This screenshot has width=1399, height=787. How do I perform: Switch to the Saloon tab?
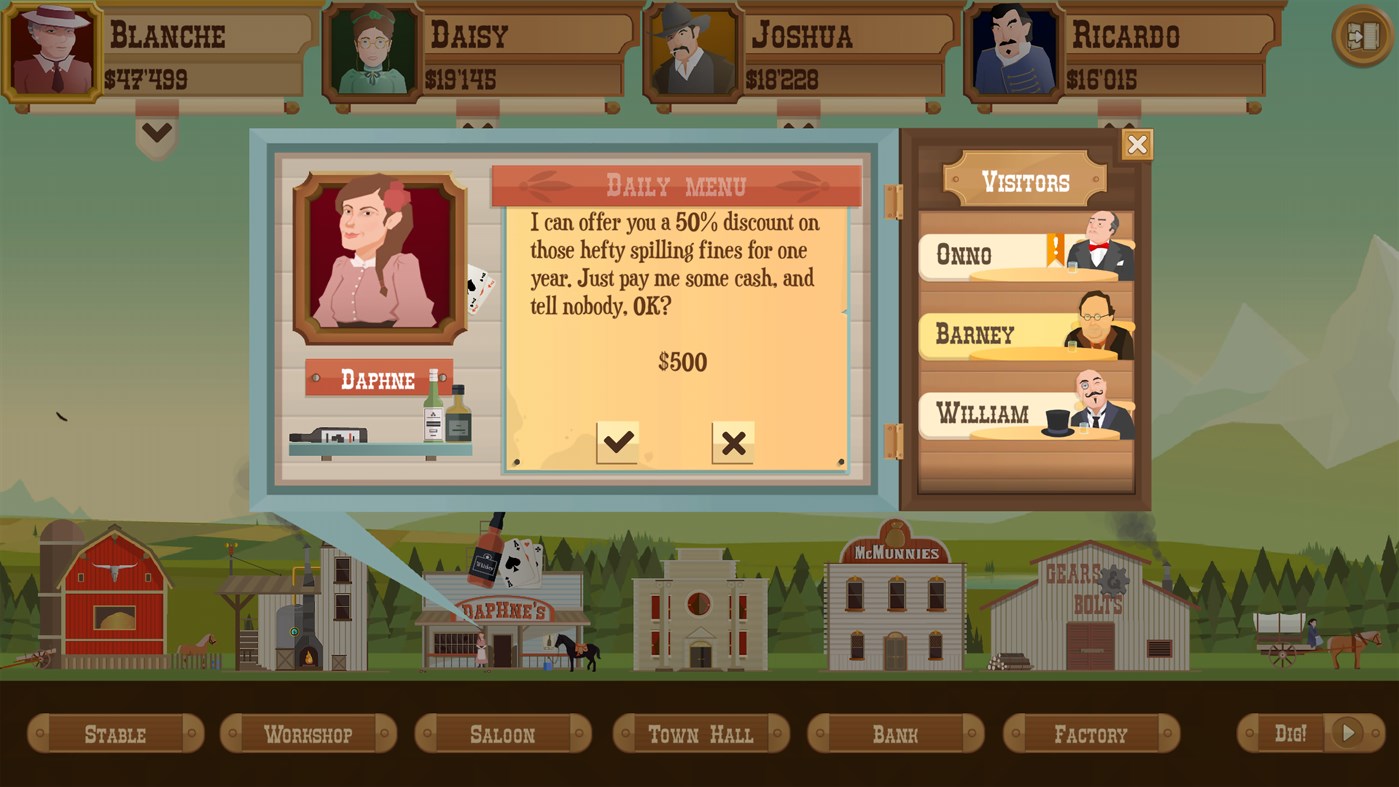click(502, 733)
